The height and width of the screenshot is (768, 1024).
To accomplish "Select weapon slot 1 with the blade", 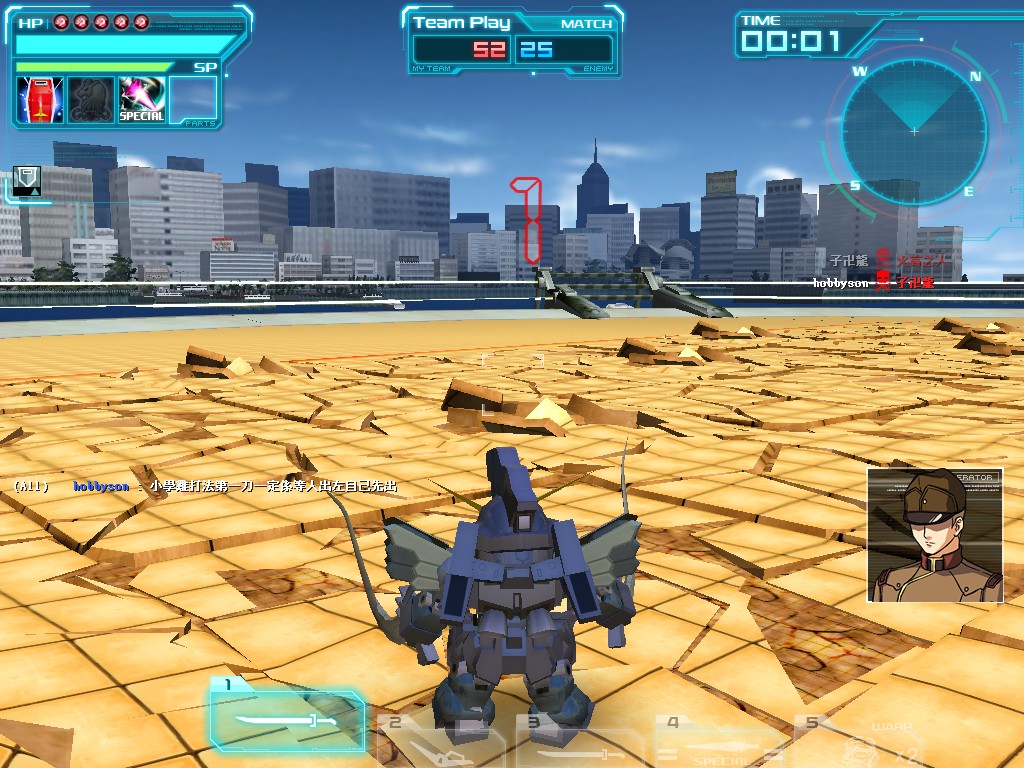I will tap(287, 716).
